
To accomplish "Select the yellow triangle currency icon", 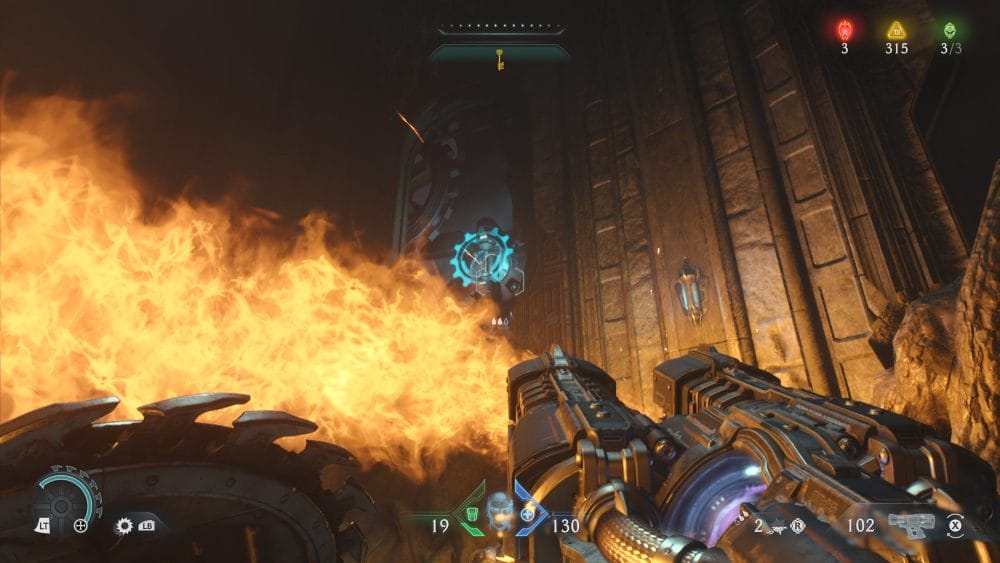I will pyautogui.click(x=896, y=30).
